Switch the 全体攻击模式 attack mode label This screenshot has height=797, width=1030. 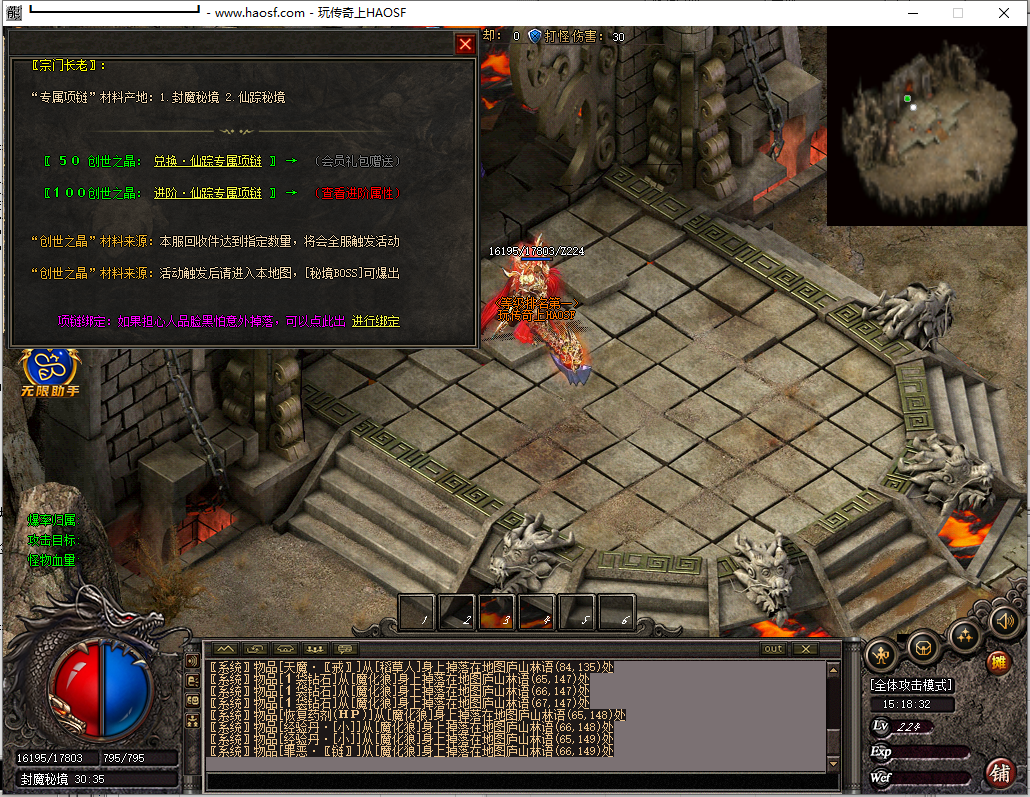click(x=912, y=686)
